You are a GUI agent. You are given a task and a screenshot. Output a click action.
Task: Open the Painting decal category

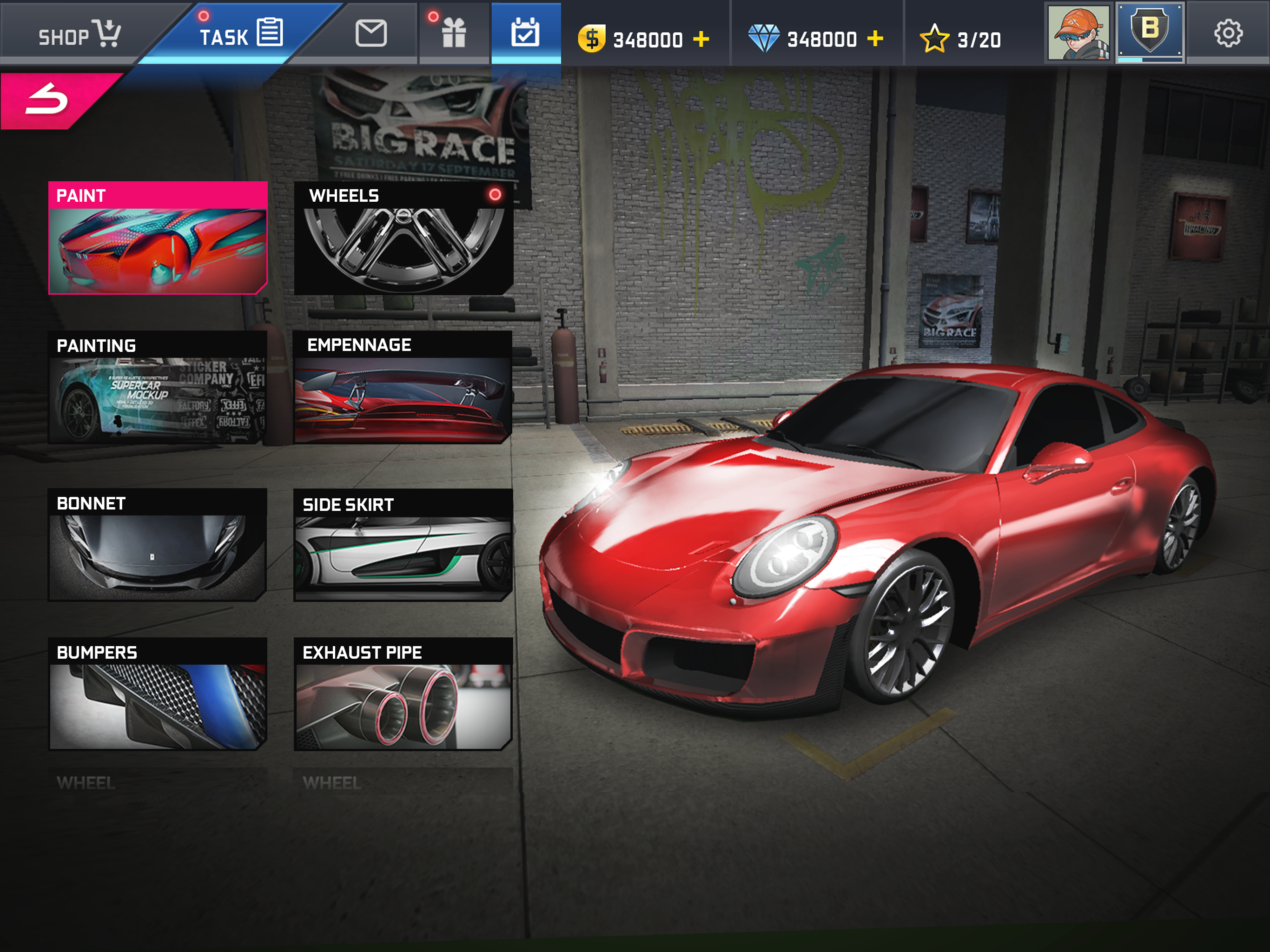pyautogui.click(x=158, y=387)
